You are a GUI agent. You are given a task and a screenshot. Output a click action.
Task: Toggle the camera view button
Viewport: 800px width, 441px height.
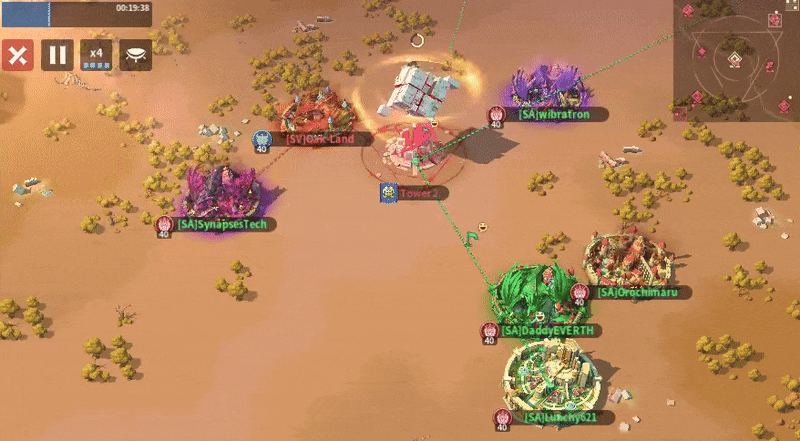click(x=136, y=55)
